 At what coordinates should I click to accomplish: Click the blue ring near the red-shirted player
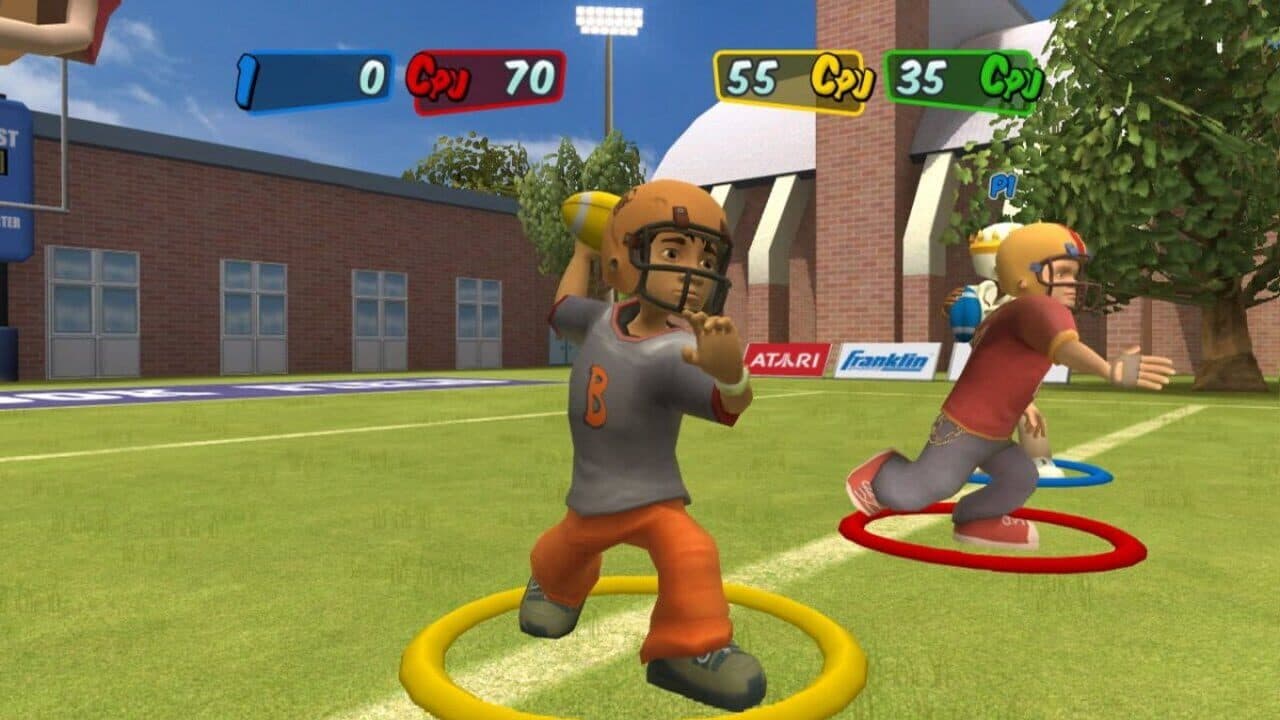1095,470
